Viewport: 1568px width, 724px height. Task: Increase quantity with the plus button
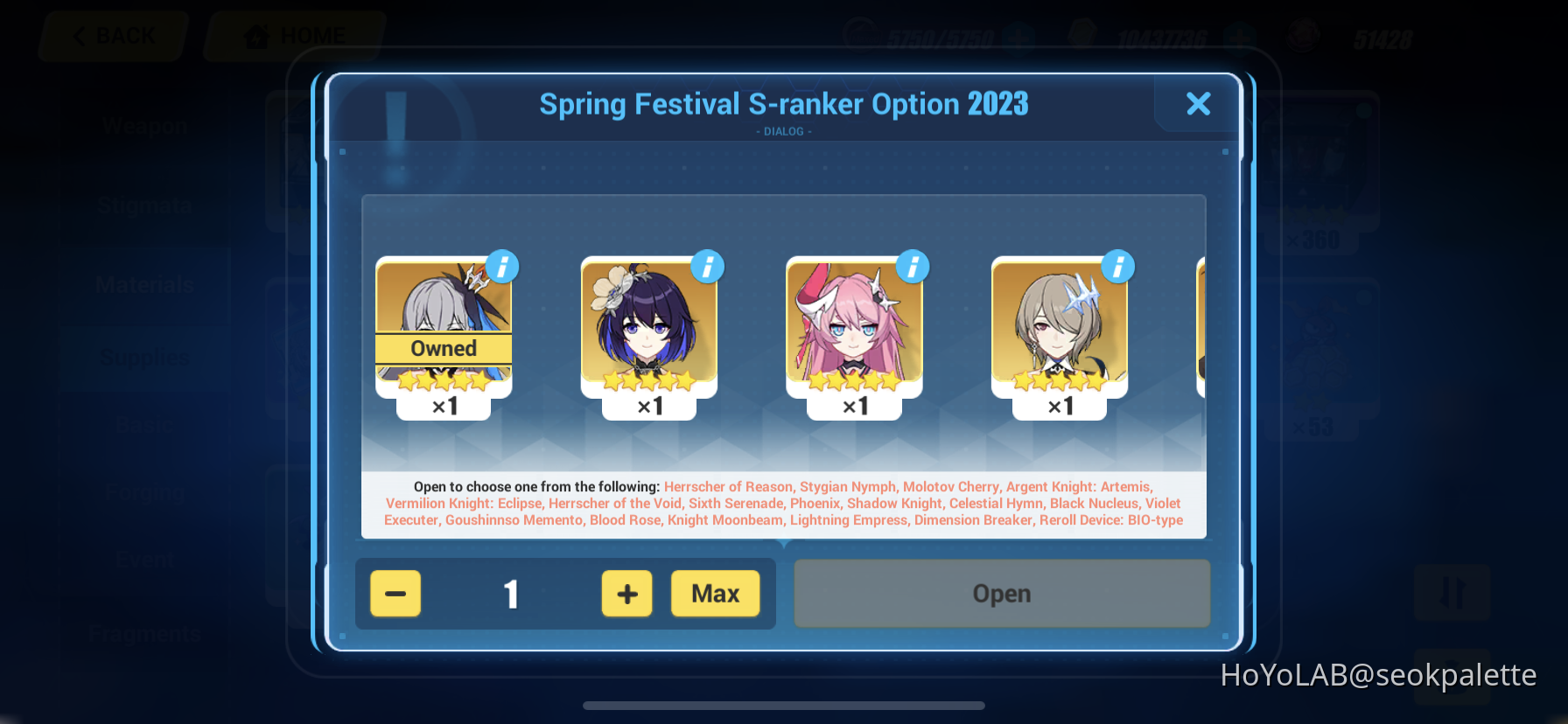tap(626, 594)
